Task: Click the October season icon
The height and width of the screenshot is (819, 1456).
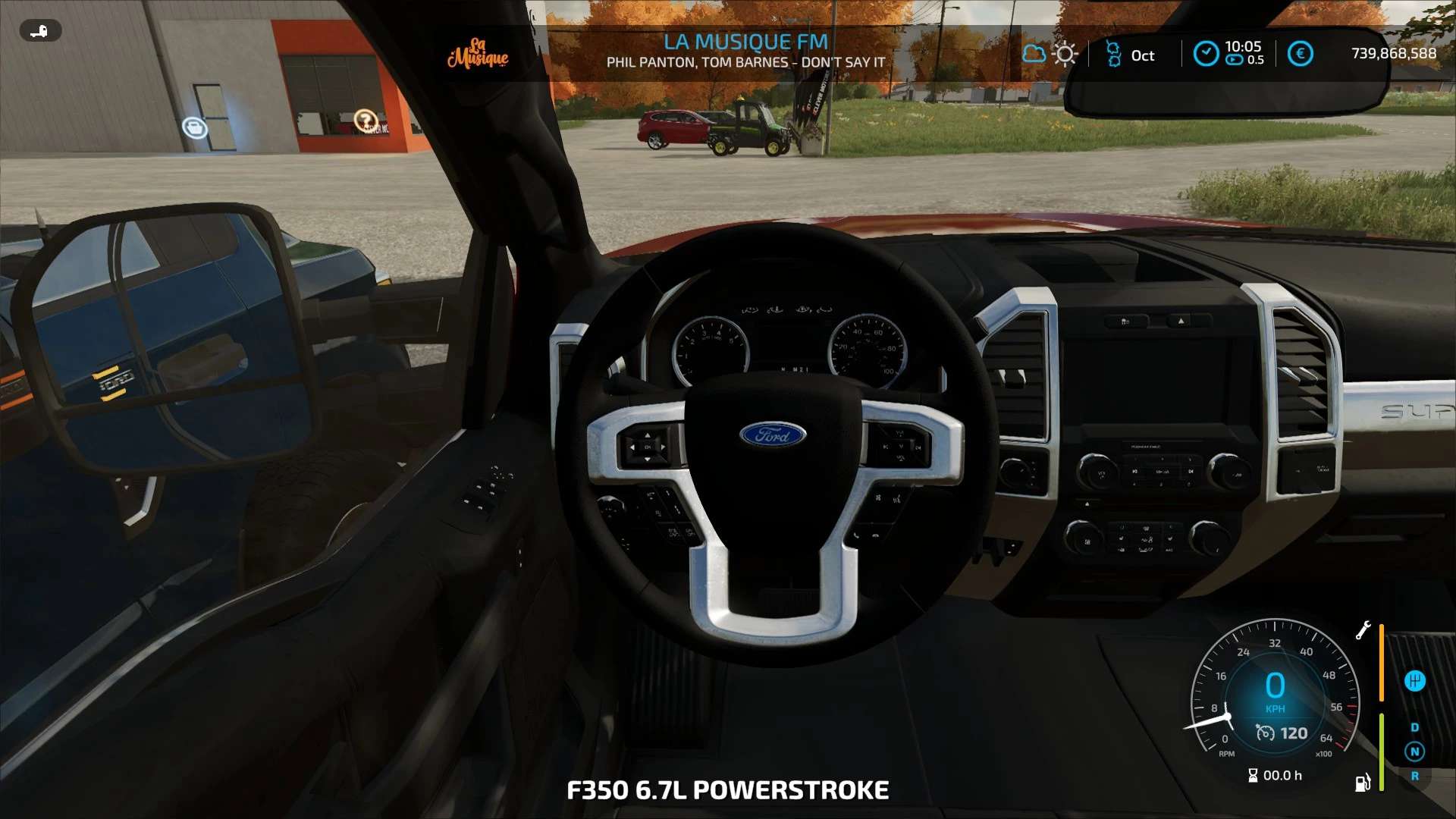Action: tap(1113, 54)
